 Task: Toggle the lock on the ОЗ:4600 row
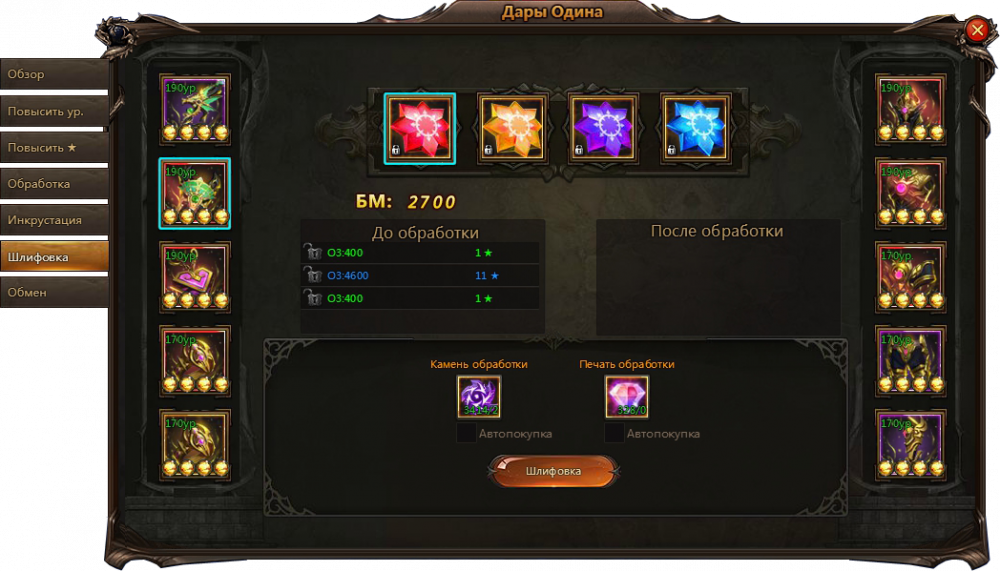[x=314, y=275]
